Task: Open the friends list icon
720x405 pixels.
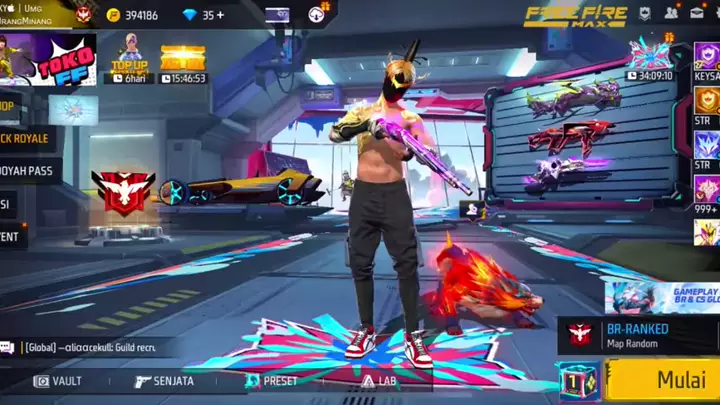Action: [670, 14]
